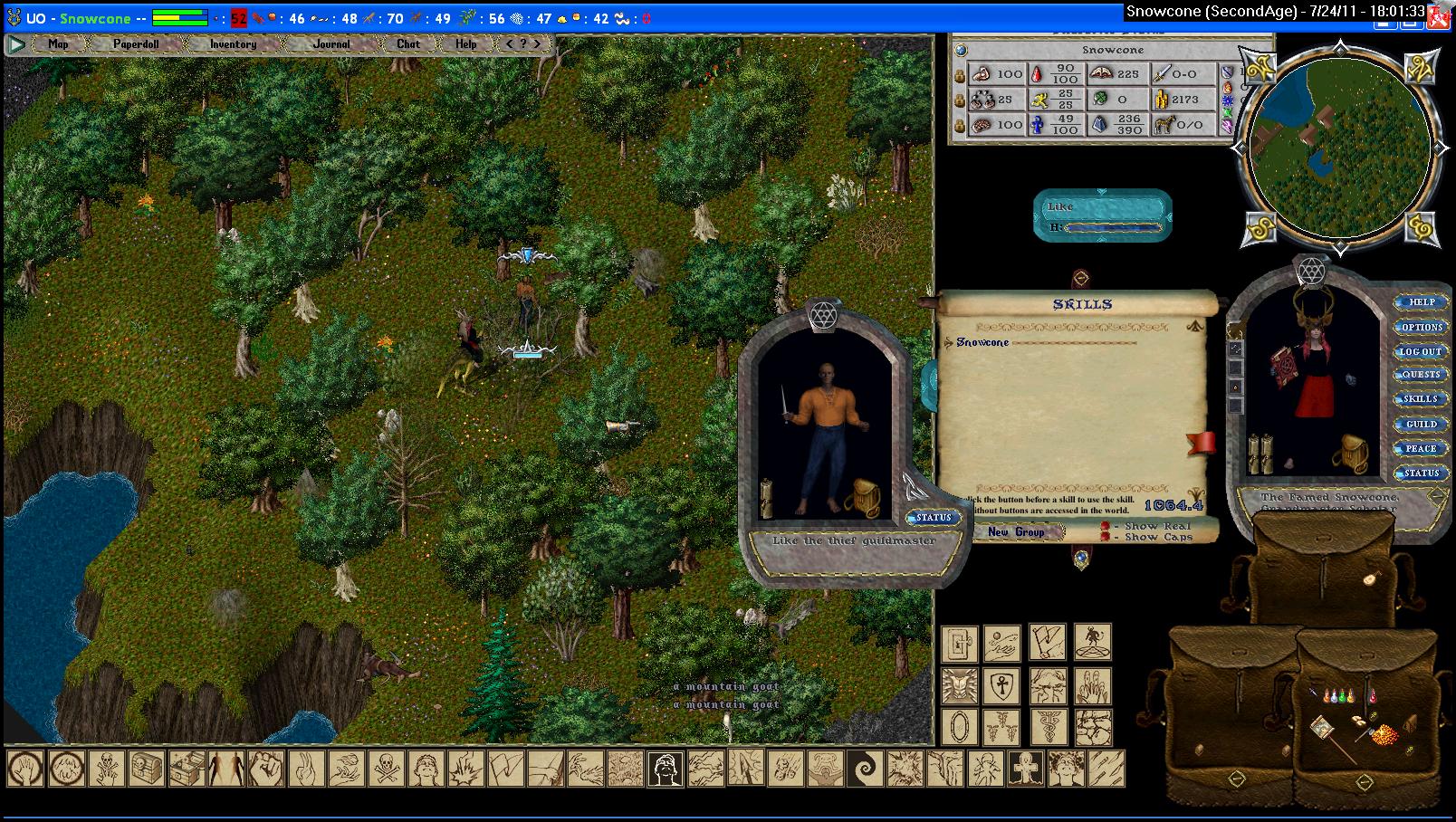Toggle the PEACE war mode button

coord(1421,448)
